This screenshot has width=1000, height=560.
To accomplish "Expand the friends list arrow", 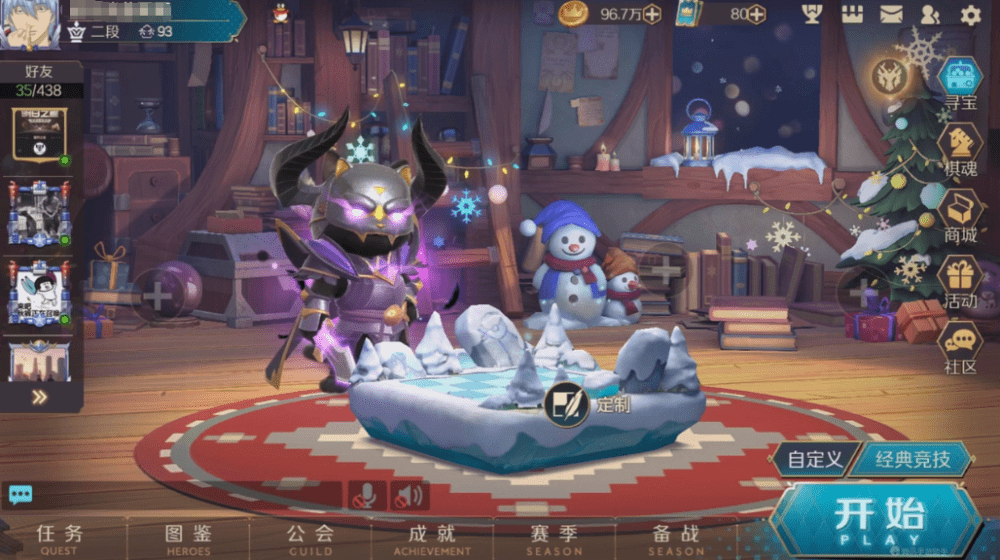I will [39, 397].
